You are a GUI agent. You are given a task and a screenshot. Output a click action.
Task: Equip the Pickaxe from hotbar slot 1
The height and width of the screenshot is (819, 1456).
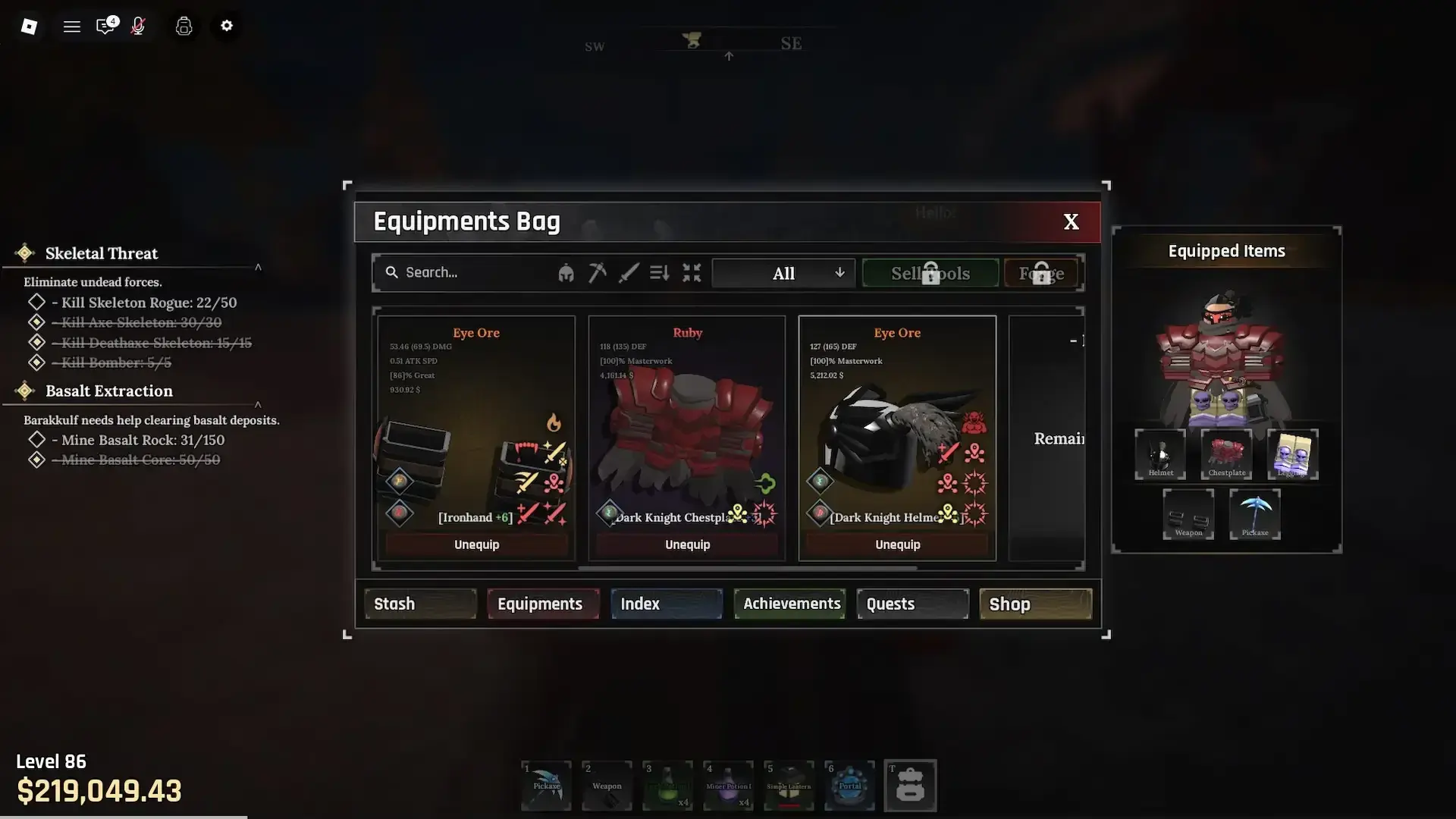[x=546, y=786]
